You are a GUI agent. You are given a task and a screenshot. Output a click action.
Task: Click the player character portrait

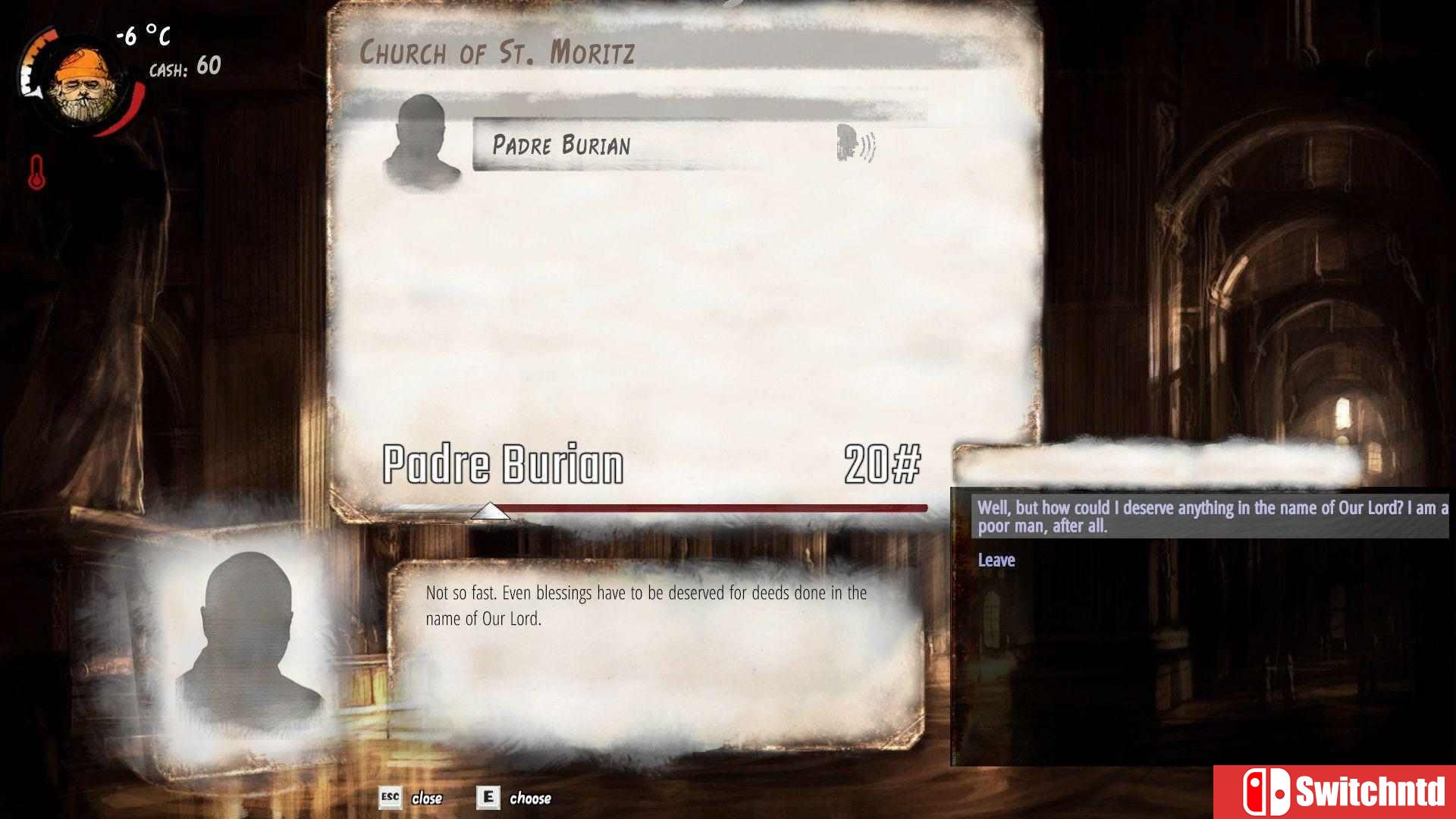pyautogui.click(x=85, y=86)
